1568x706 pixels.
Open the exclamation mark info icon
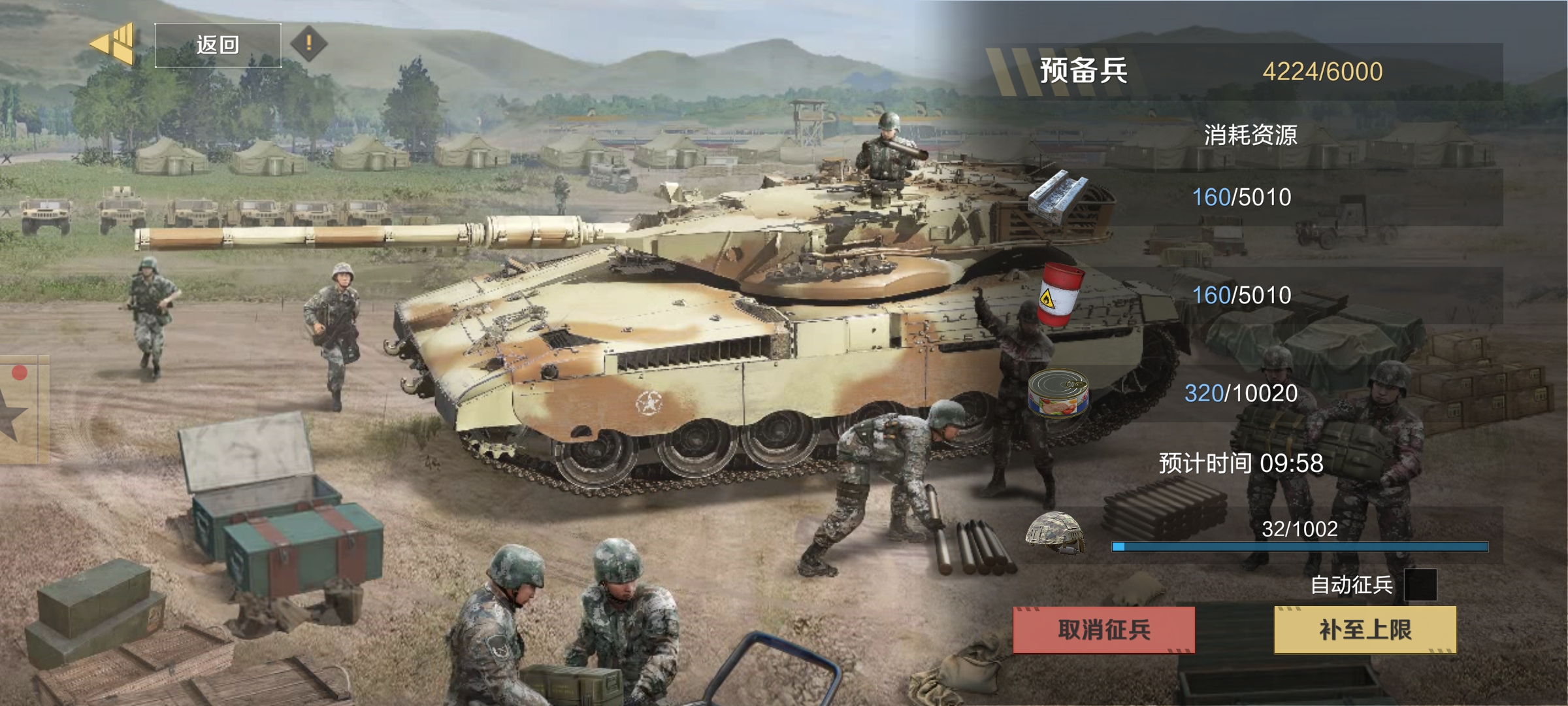point(308,44)
